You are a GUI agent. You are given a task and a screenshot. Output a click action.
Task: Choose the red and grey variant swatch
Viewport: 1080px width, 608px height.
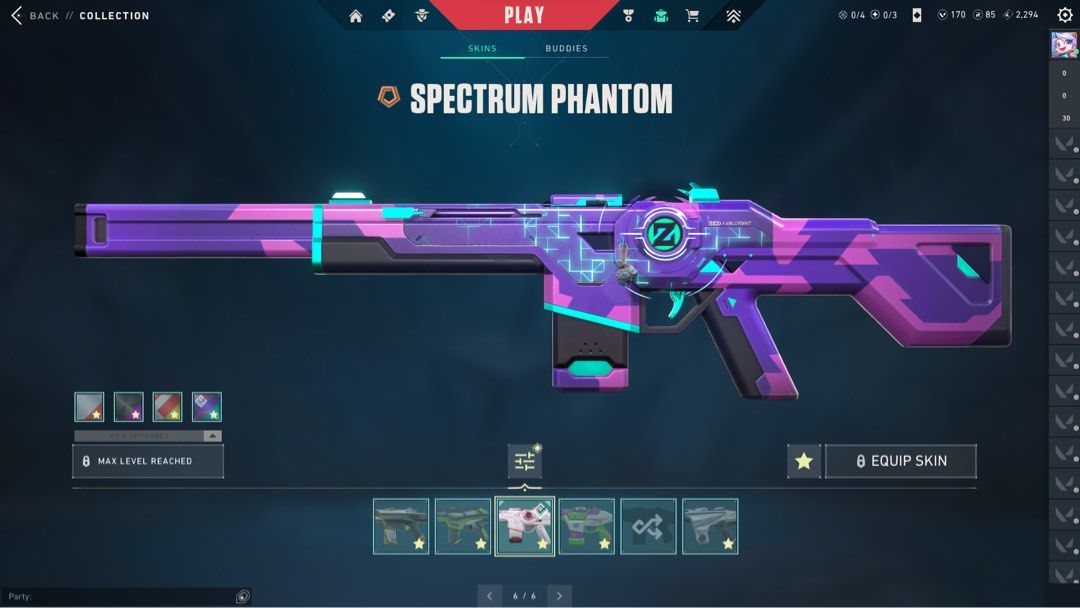pos(168,407)
